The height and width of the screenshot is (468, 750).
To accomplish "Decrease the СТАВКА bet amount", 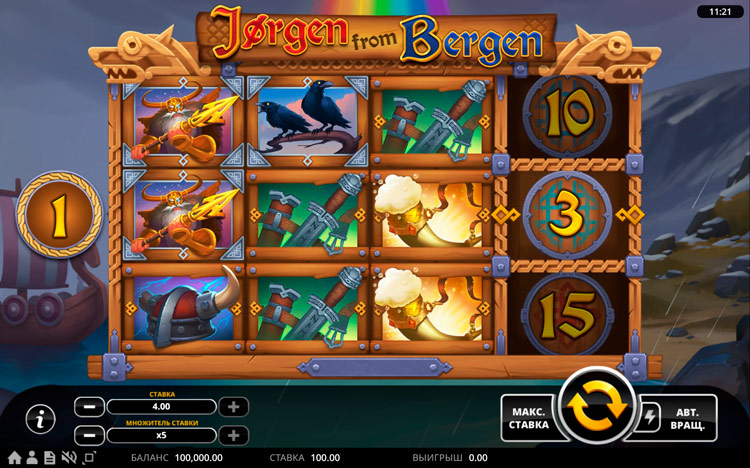I will (x=89, y=407).
